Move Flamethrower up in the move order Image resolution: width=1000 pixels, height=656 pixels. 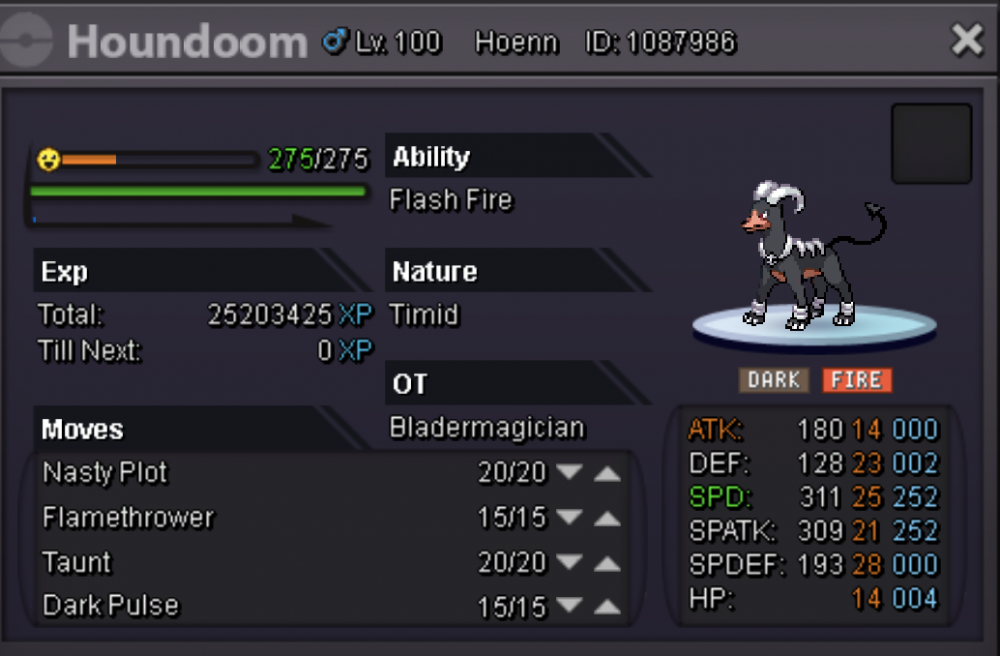coord(607,518)
